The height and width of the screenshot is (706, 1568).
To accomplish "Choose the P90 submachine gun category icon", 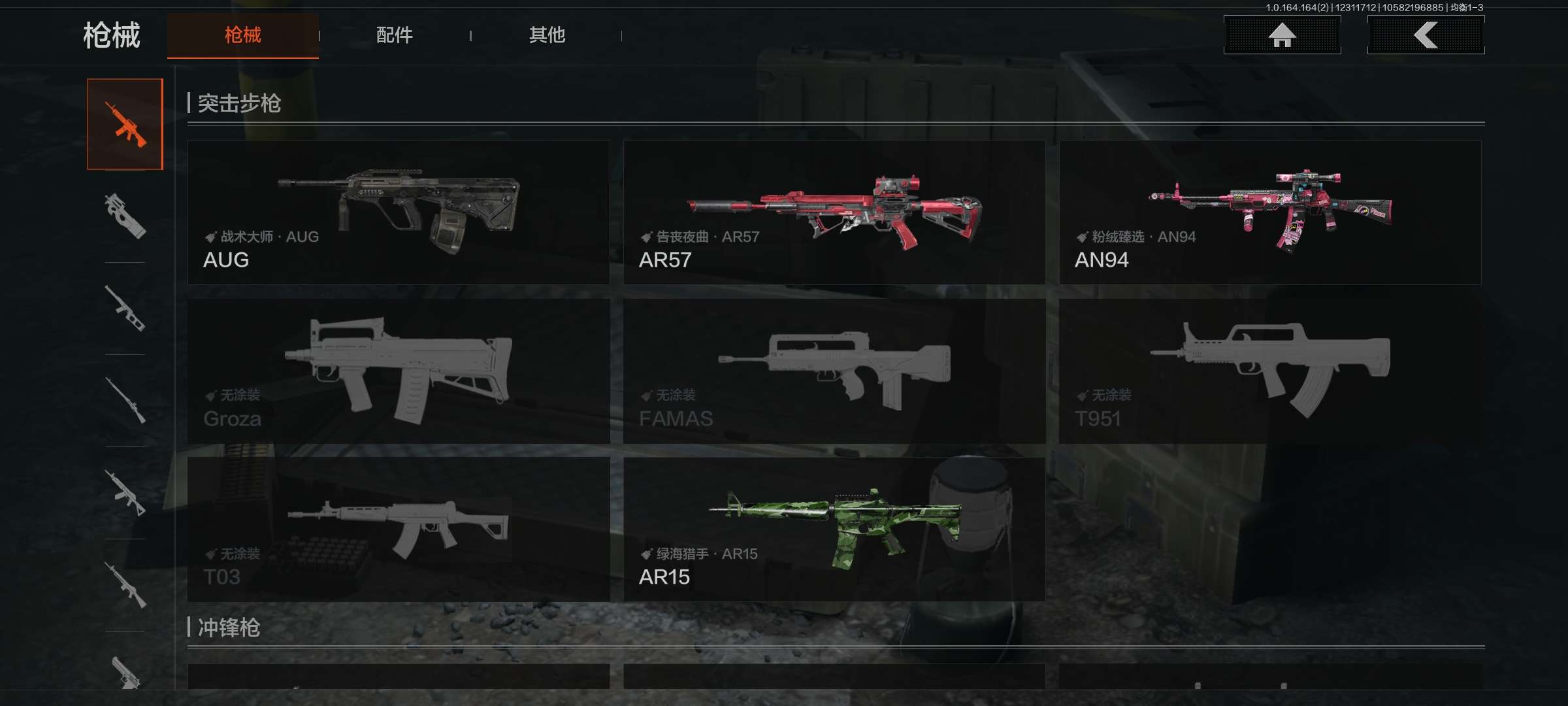I will point(125,216).
